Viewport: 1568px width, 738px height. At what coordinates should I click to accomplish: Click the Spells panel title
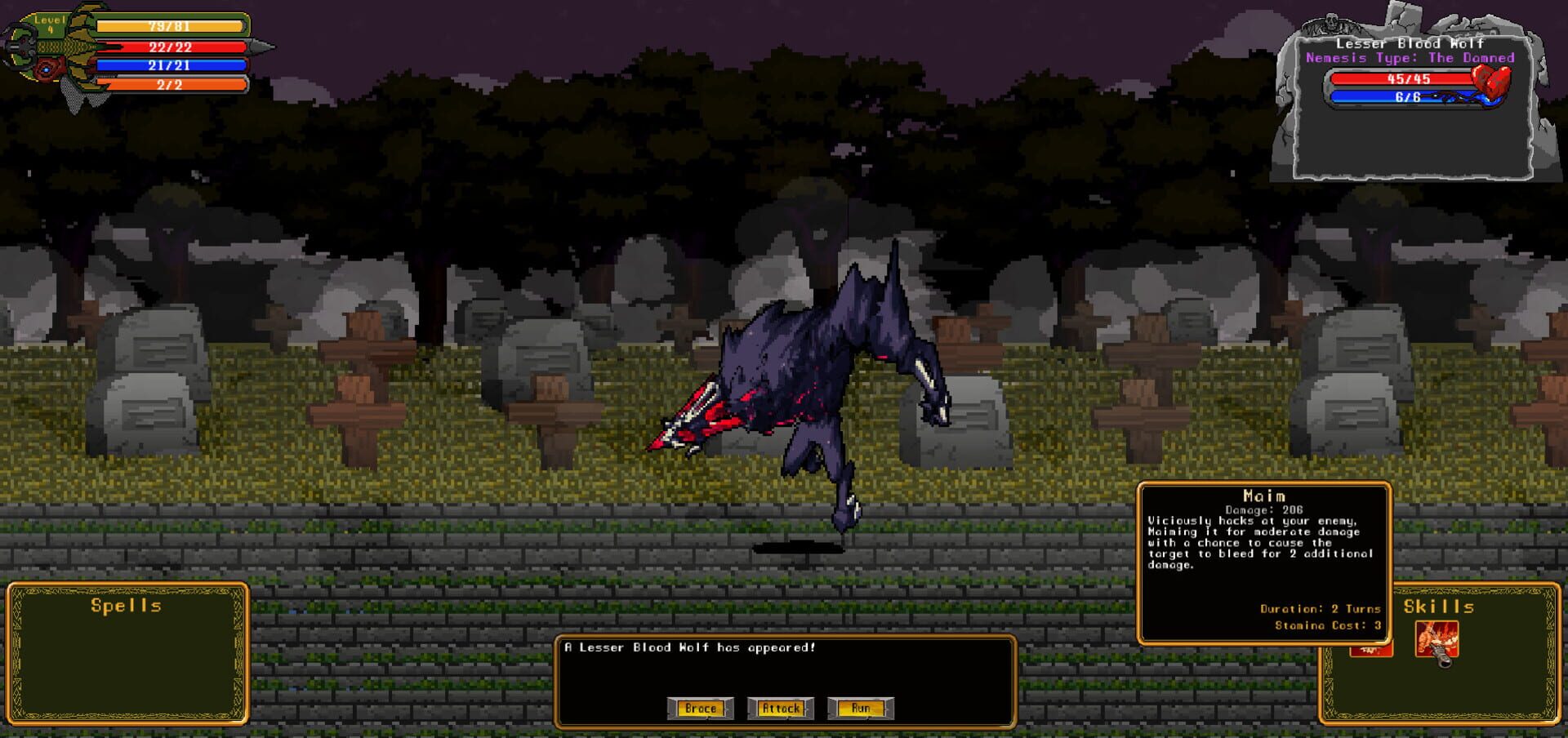tap(127, 607)
